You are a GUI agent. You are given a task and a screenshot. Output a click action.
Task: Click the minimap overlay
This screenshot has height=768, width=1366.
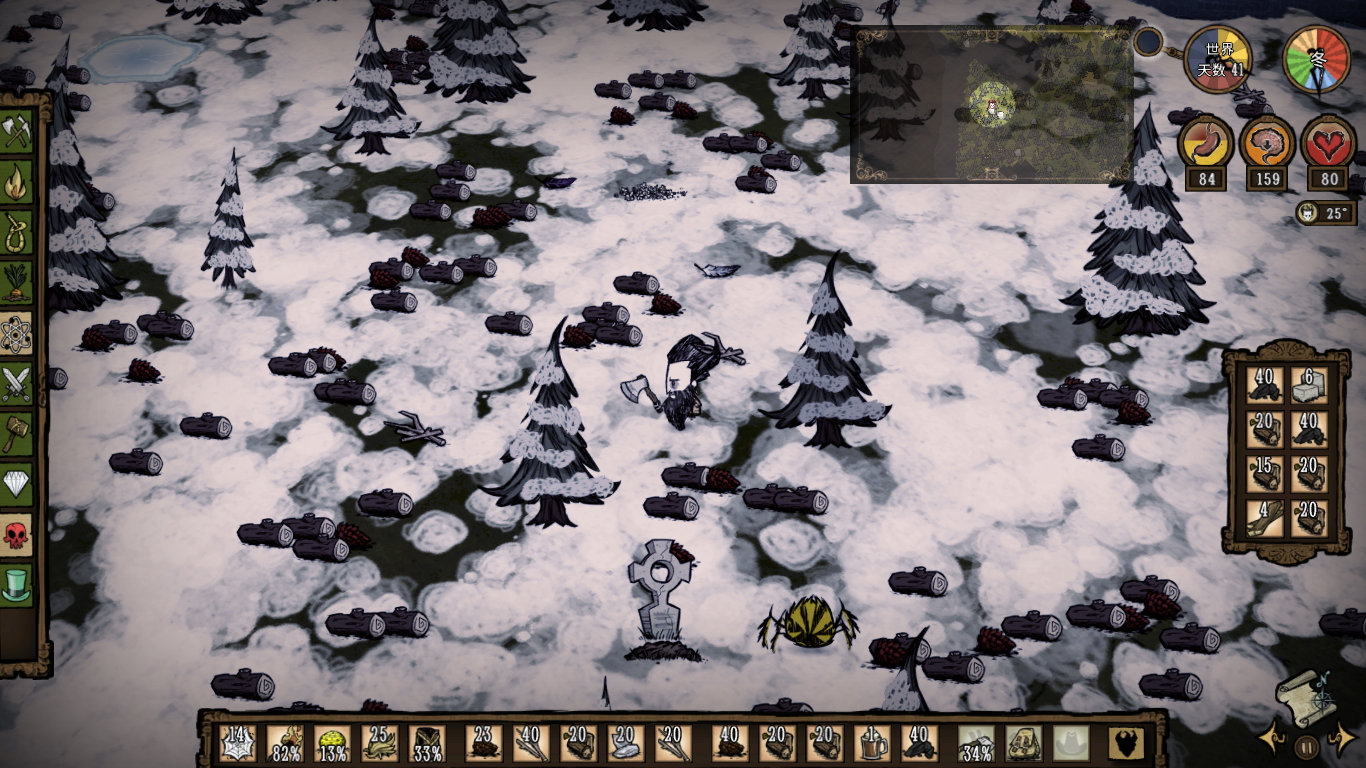pyautogui.click(x=991, y=105)
